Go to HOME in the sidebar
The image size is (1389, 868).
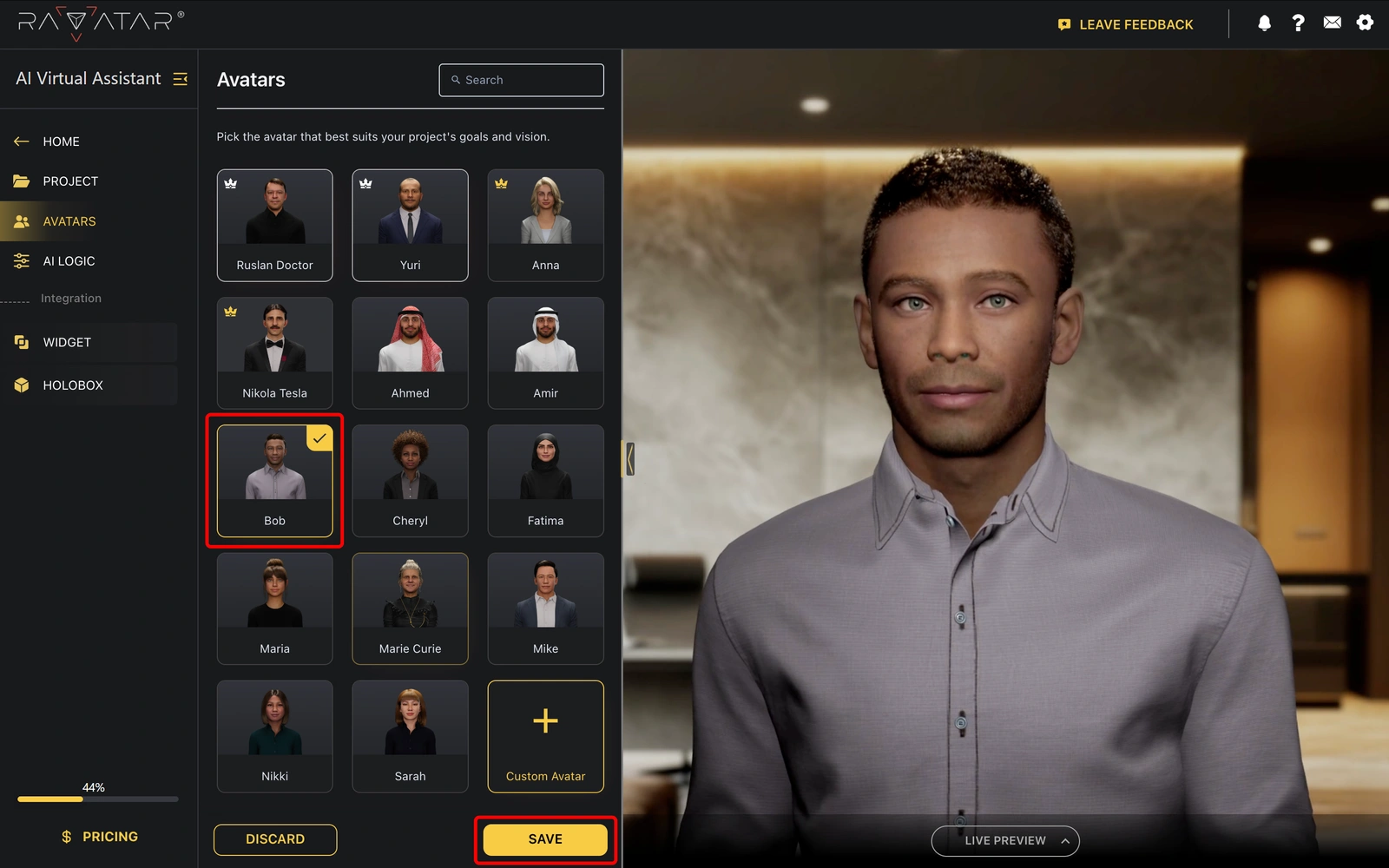pyautogui.click(x=61, y=141)
